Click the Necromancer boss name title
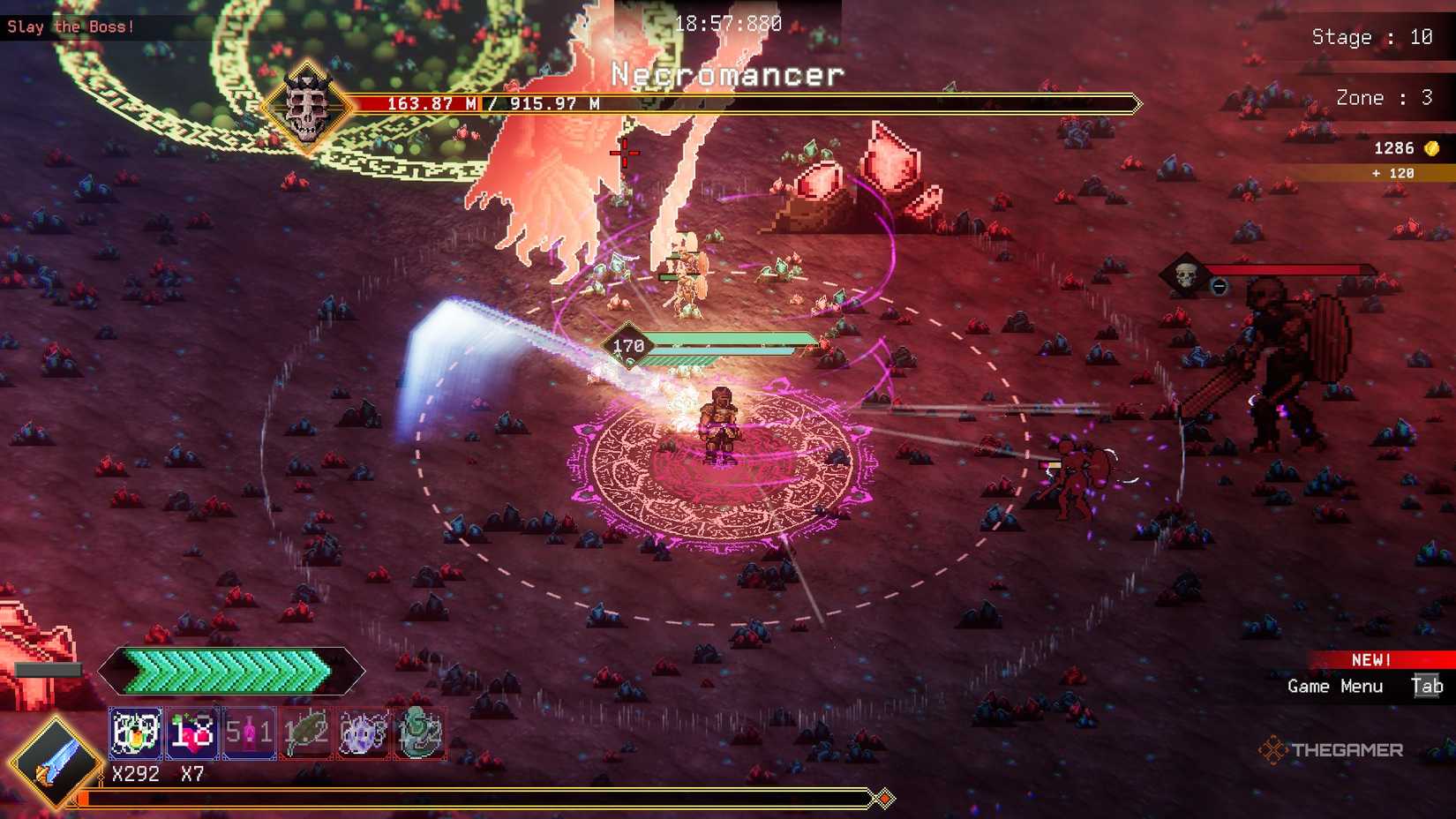 tap(726, 75)
